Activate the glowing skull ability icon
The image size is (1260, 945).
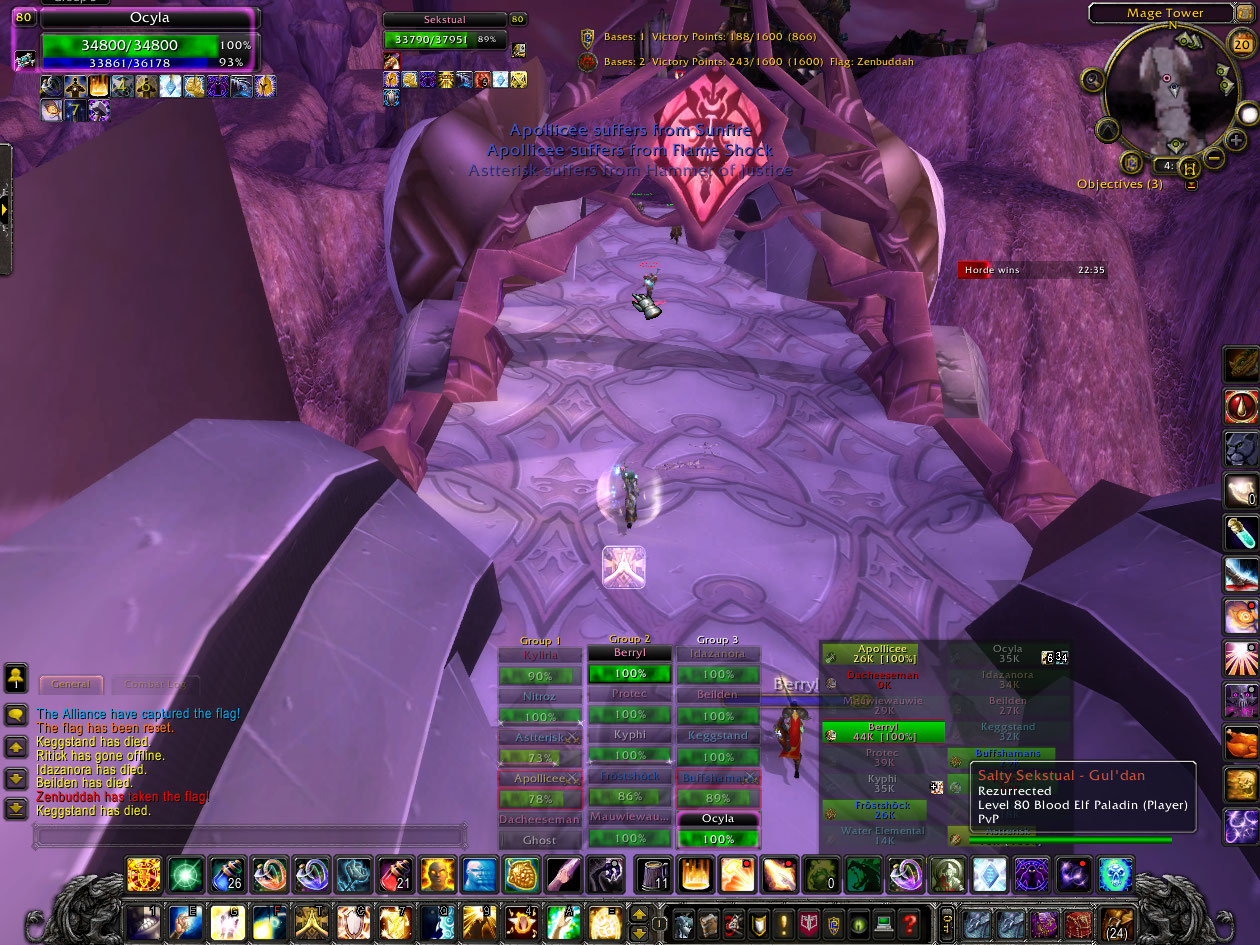click(1116, 875)
